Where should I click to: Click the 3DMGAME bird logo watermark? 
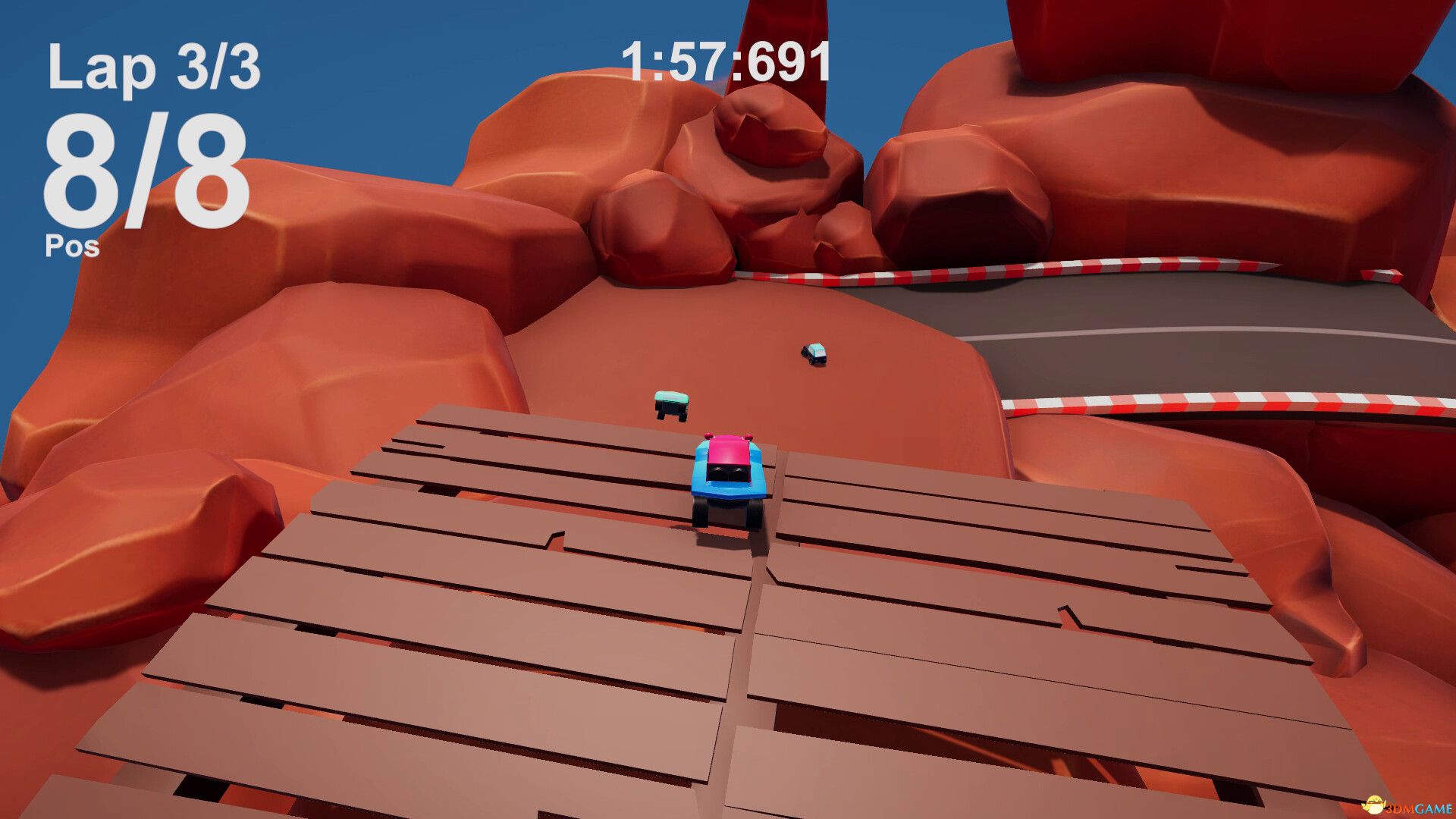1375,805
